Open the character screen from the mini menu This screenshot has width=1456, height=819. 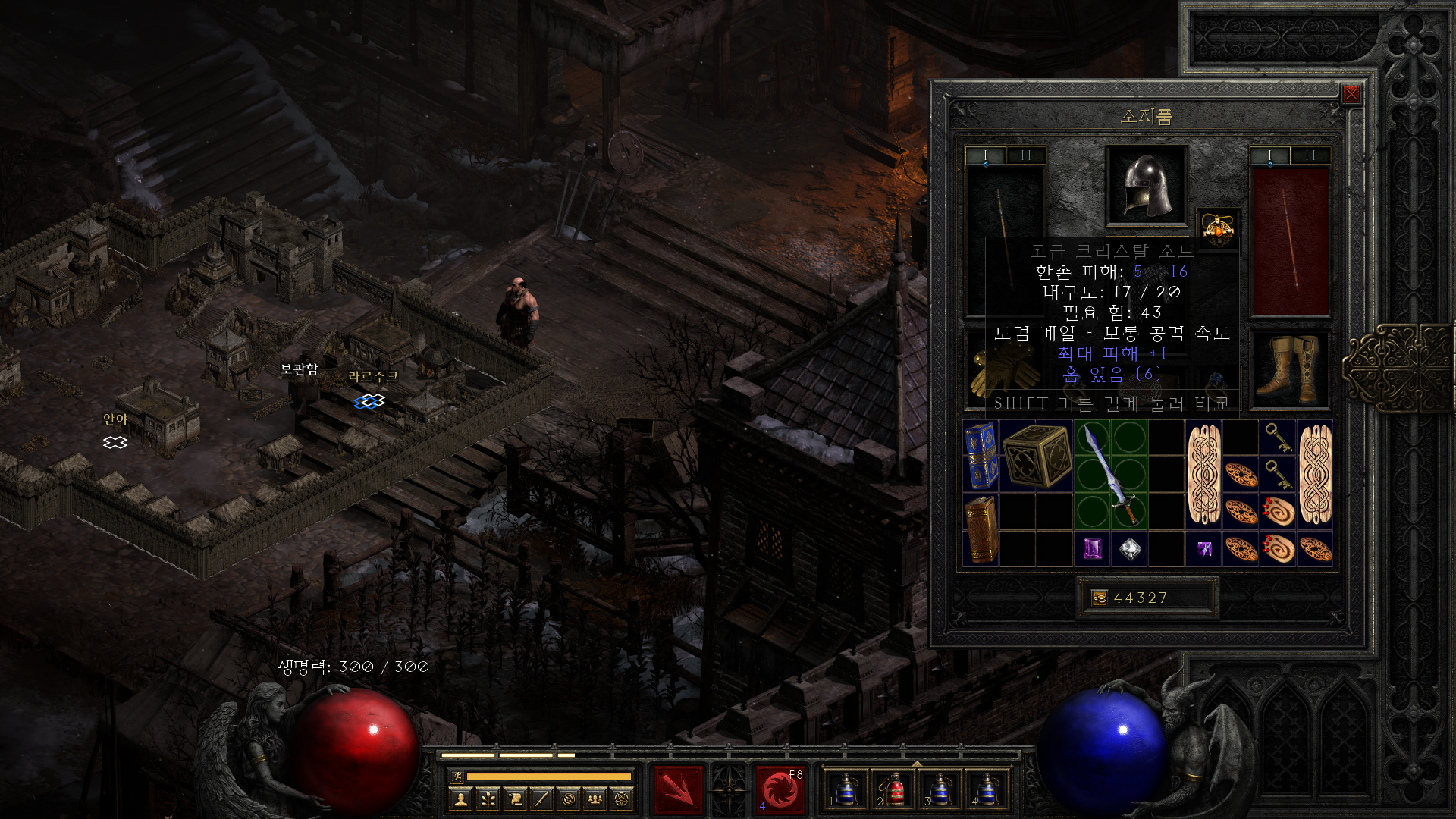[460, 799]
